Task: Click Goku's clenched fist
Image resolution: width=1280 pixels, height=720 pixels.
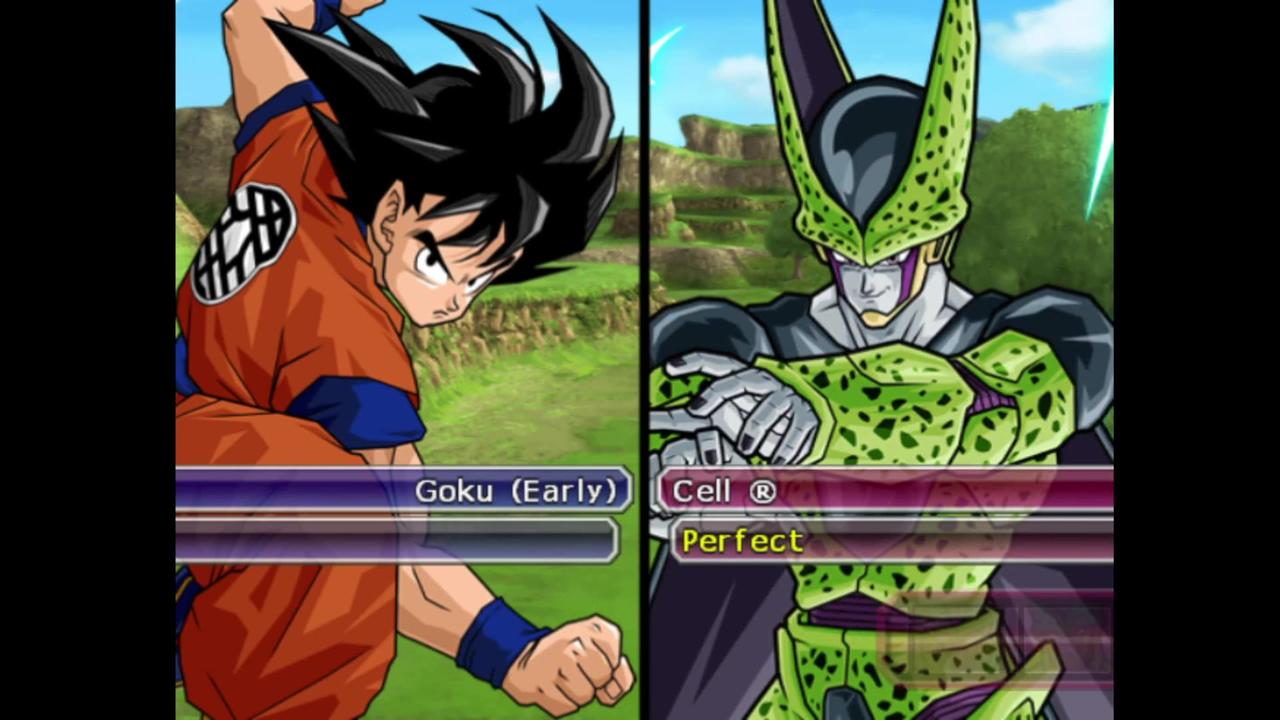Action: tap(578, 655)
